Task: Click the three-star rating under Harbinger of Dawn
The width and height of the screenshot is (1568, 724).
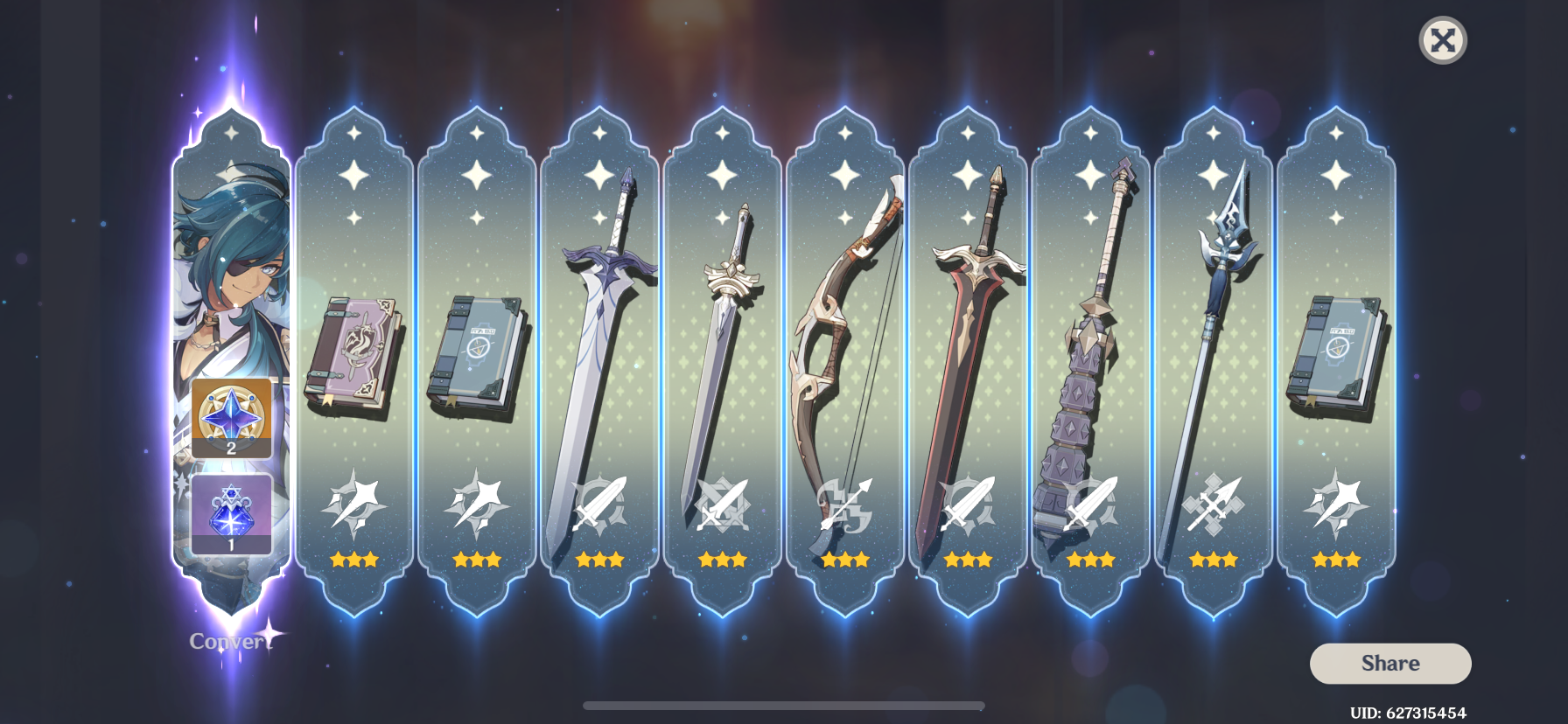Action: (x=724, y=560)
